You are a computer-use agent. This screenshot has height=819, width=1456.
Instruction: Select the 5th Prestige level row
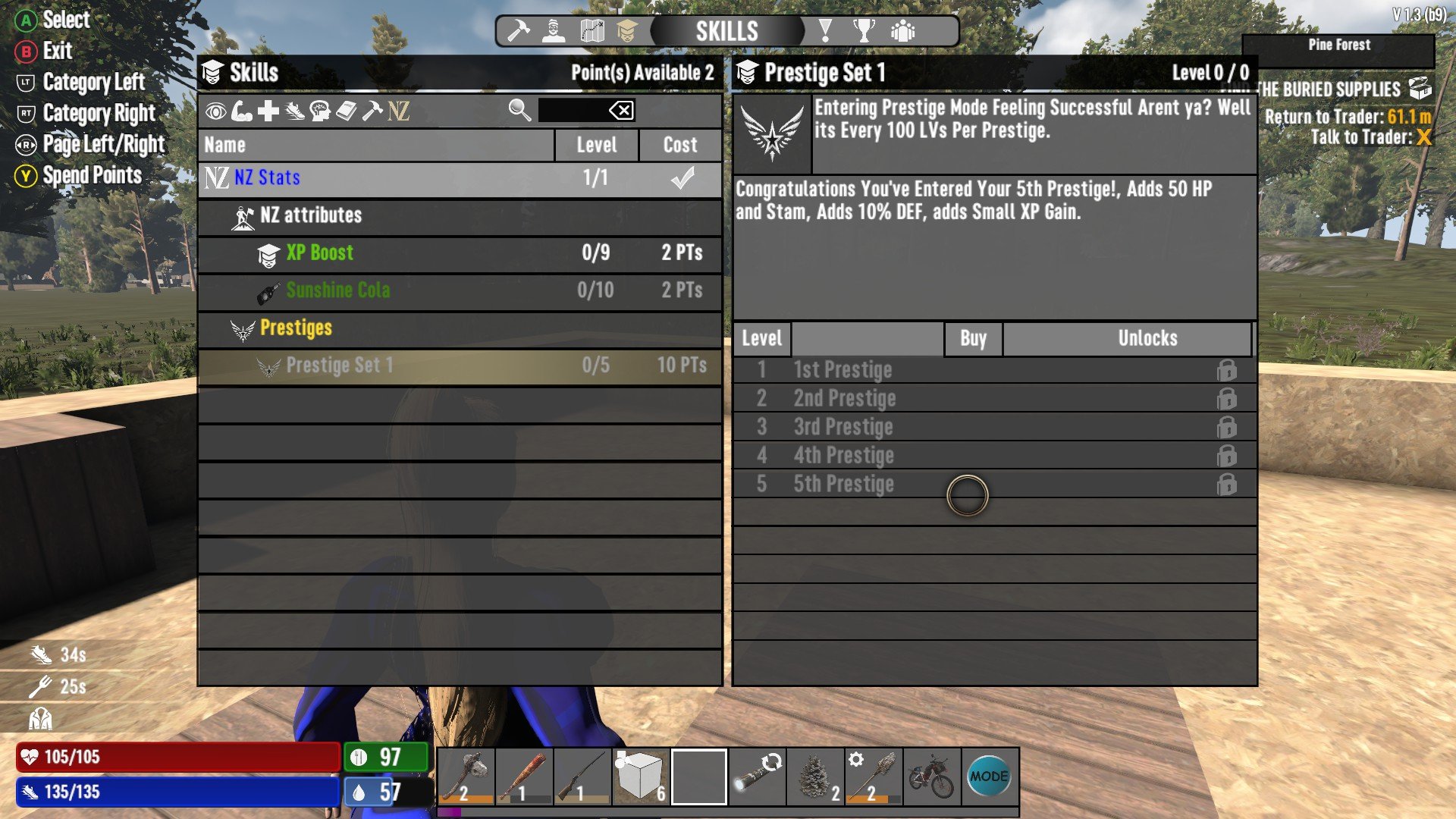pyautogui.click(x=993, y=484)
